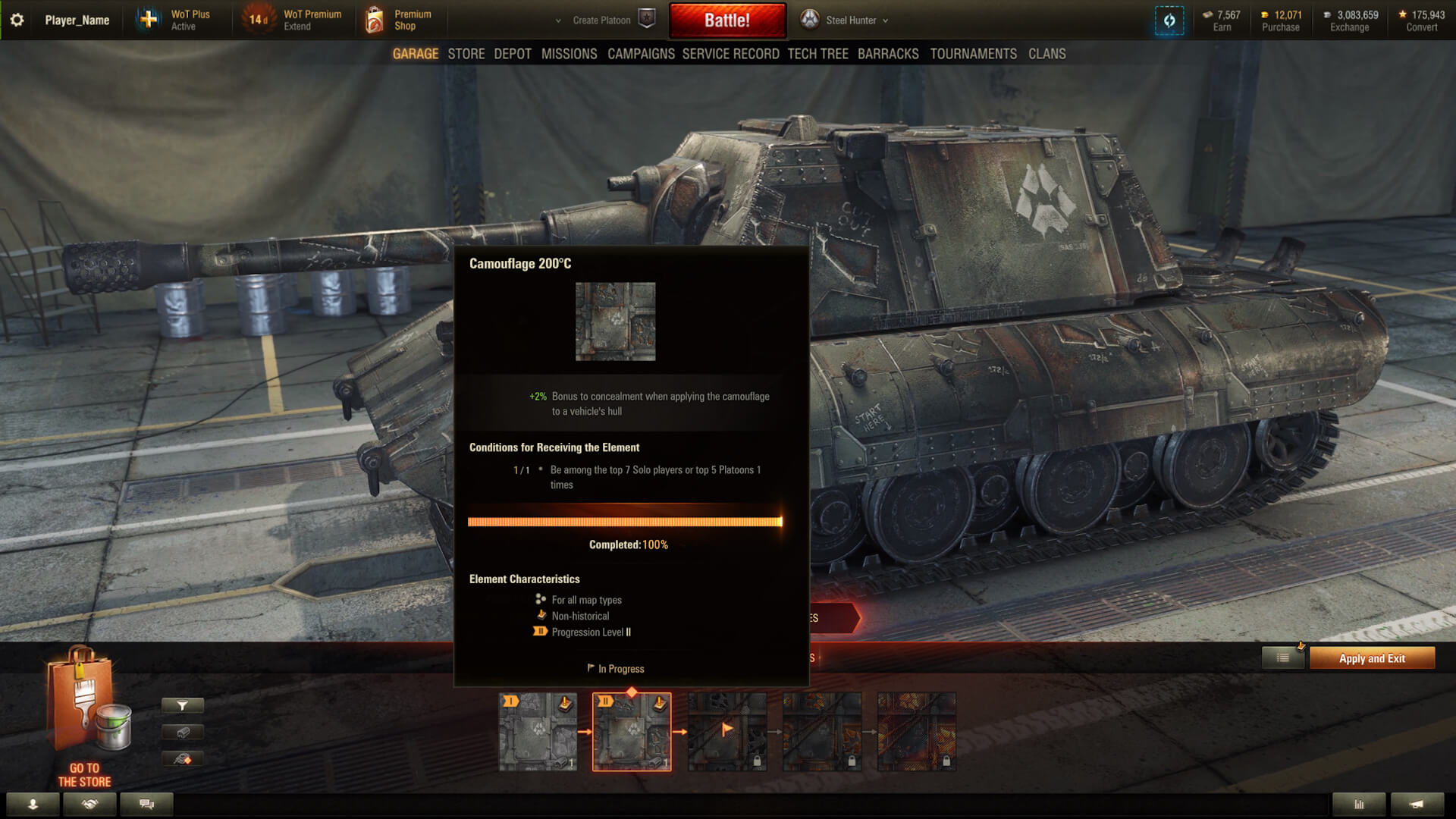Viewport: 1456px width, 819px height.
Task: View the Tech Tree tab
Action: click(817, 54)
